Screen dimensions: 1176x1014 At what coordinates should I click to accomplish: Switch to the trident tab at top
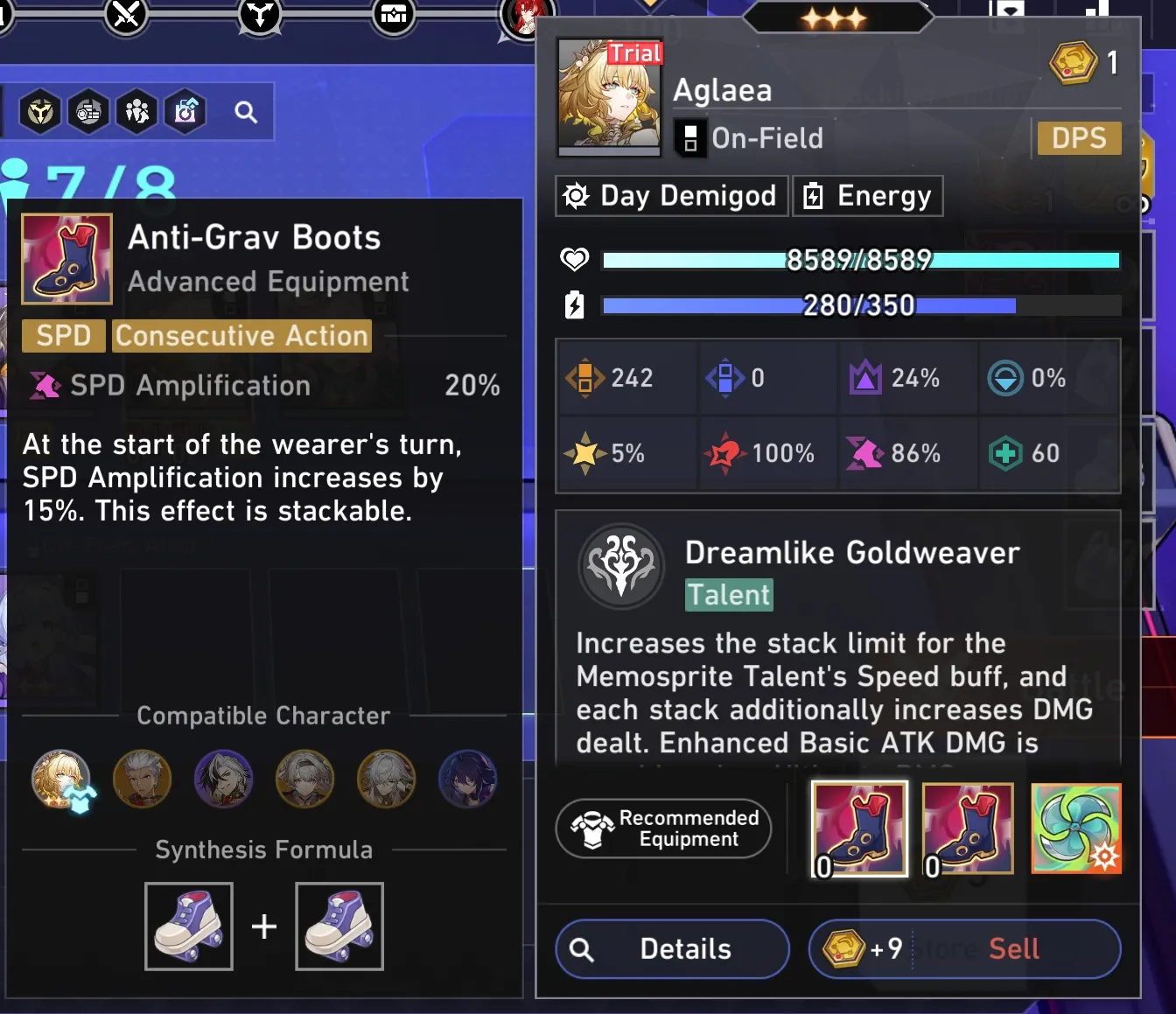coord(259,15)
